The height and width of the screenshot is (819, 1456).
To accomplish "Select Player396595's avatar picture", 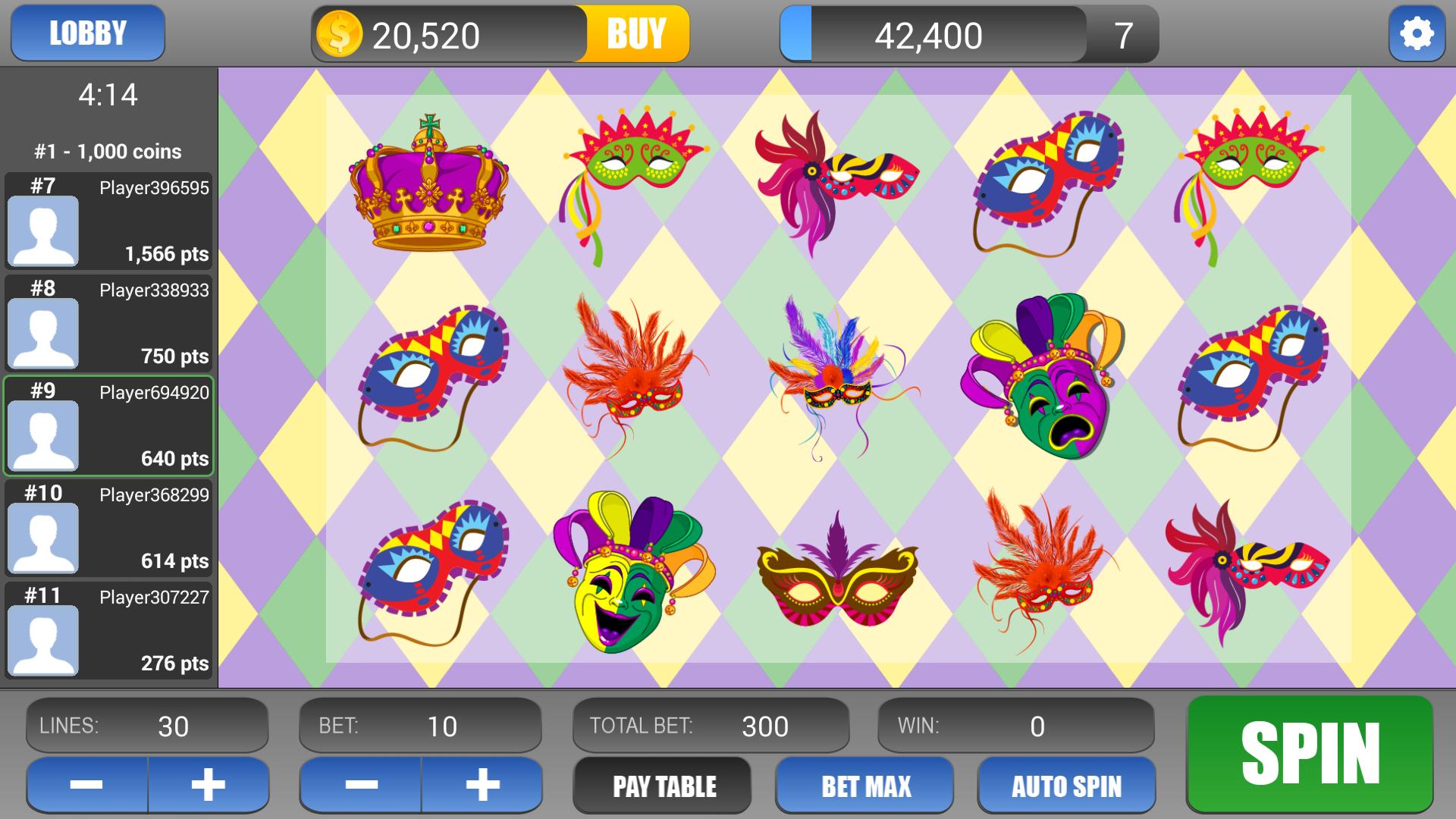I will [x=43, y=231].
